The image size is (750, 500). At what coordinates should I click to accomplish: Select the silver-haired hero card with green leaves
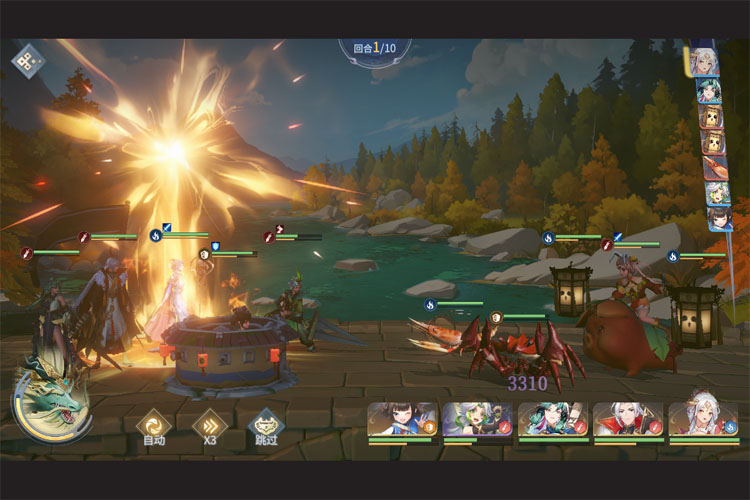click(477, 420)
